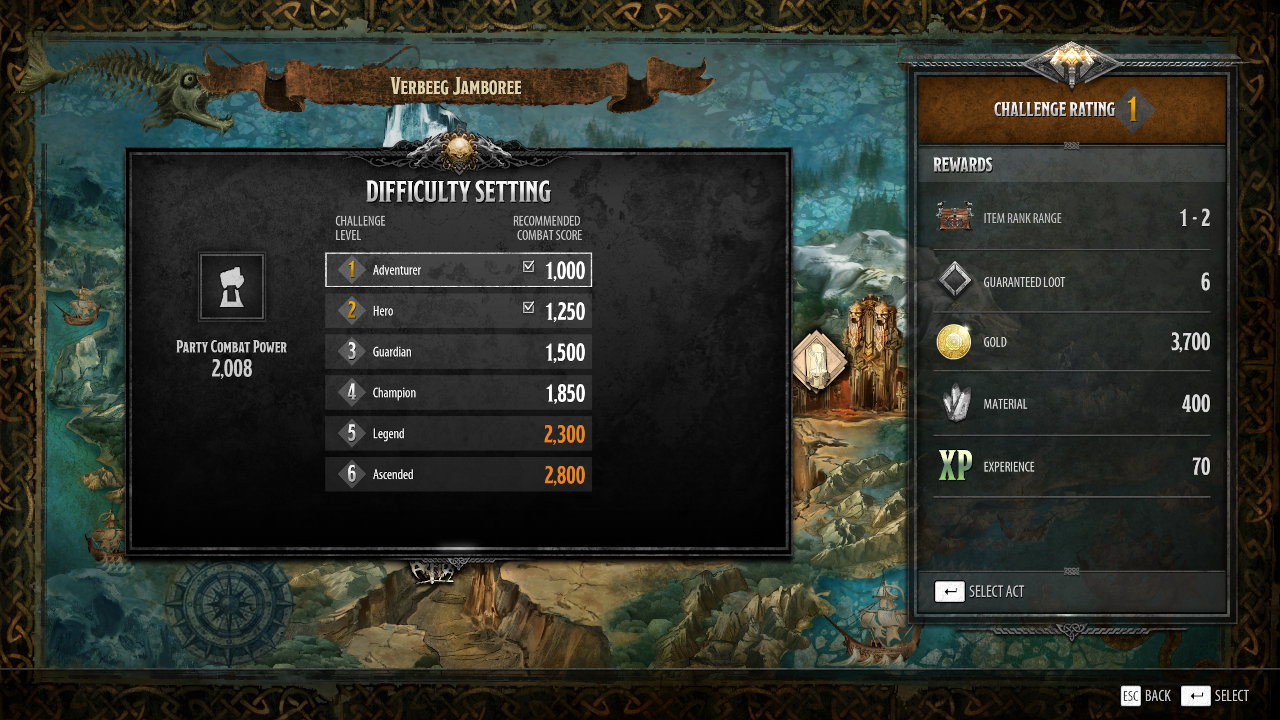
Task: Go back using the Back button
Action: (x=1145, y=696)
